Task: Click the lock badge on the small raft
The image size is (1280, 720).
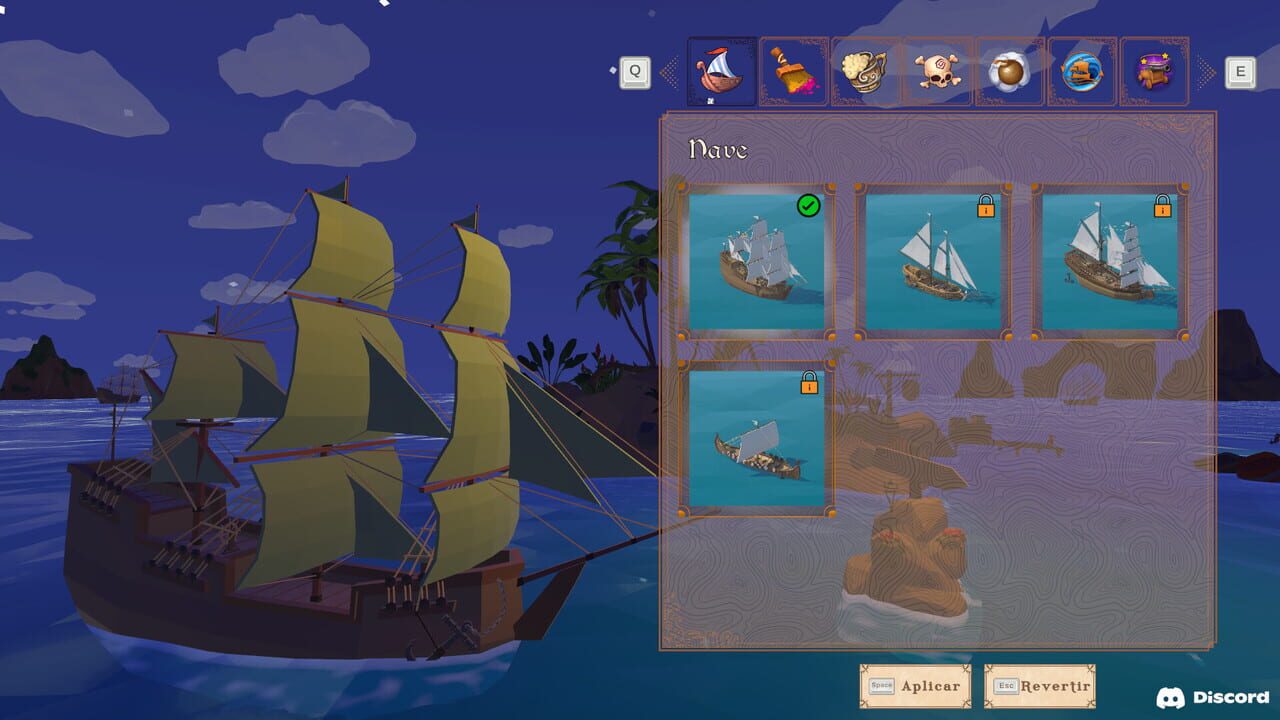Action: click(x=809, y=384)
